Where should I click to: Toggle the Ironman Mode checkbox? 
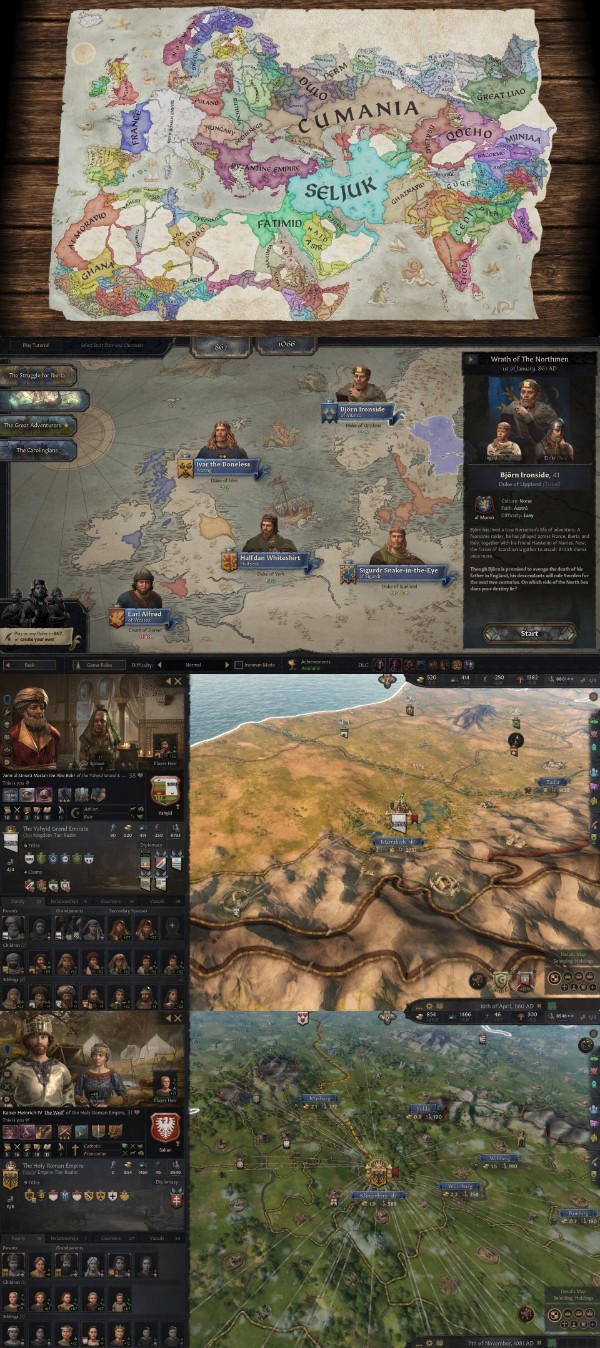(237, 664)
